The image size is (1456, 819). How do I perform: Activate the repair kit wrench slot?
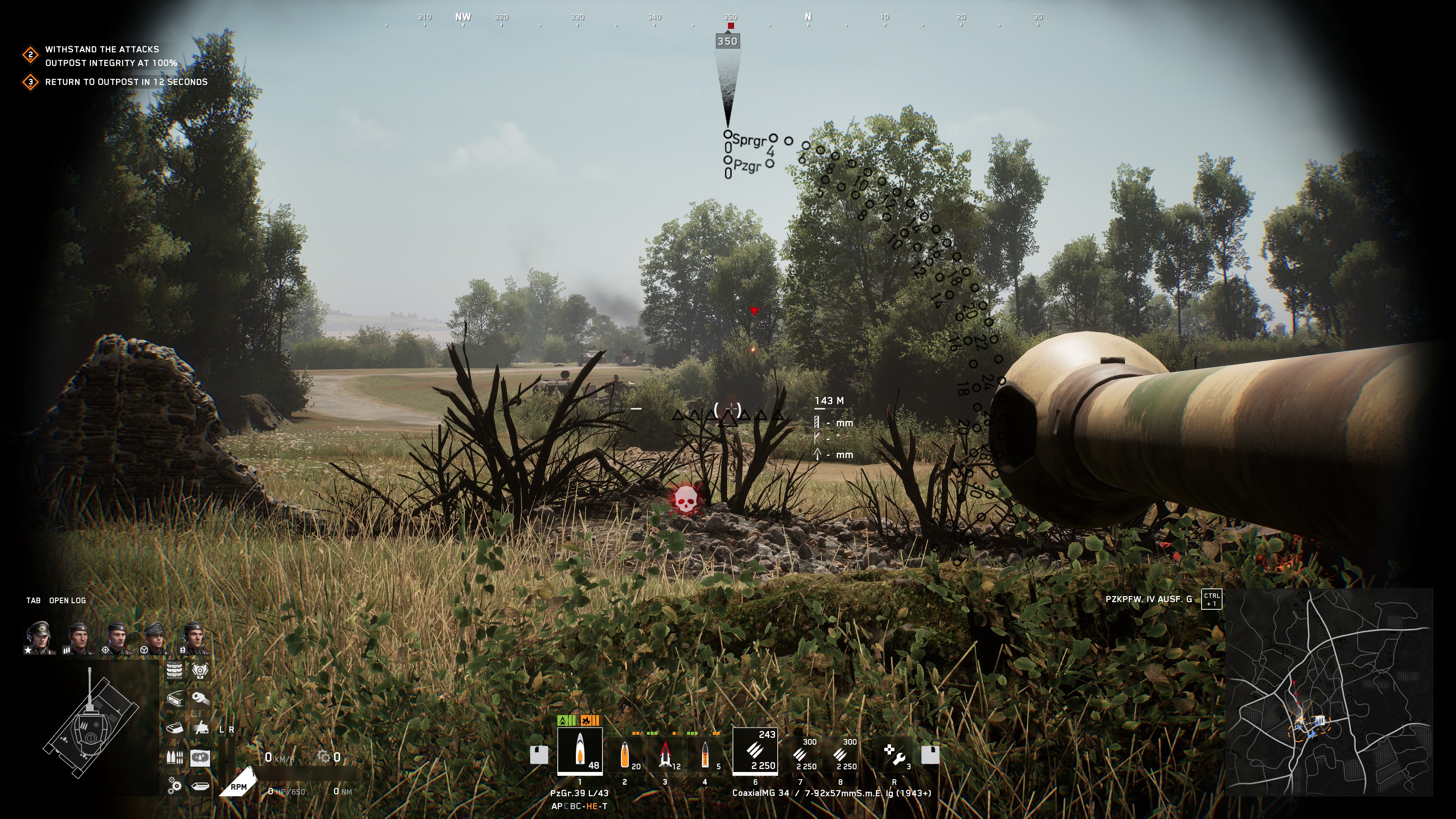pyautogui.click(x=895, y=754)
